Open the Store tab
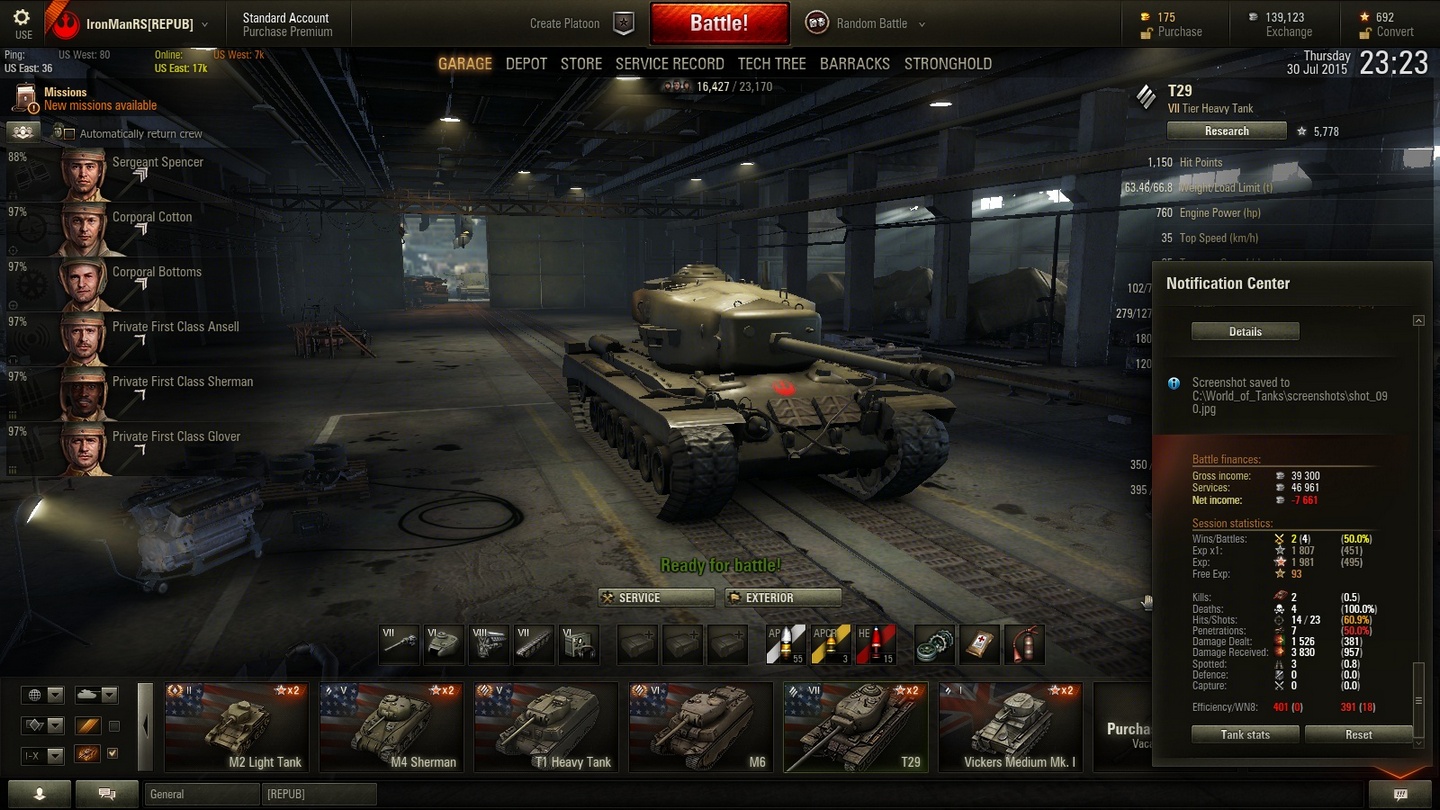This screenshot has height=810, width=1440. 581,64
